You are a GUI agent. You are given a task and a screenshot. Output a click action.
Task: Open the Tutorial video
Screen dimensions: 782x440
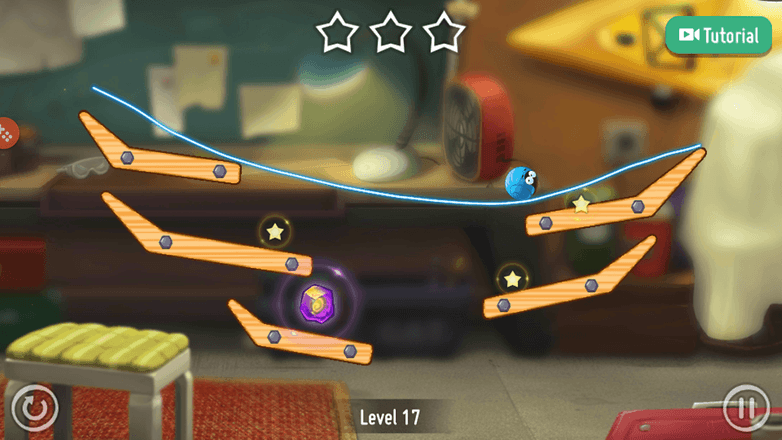[x=719, y=35]
